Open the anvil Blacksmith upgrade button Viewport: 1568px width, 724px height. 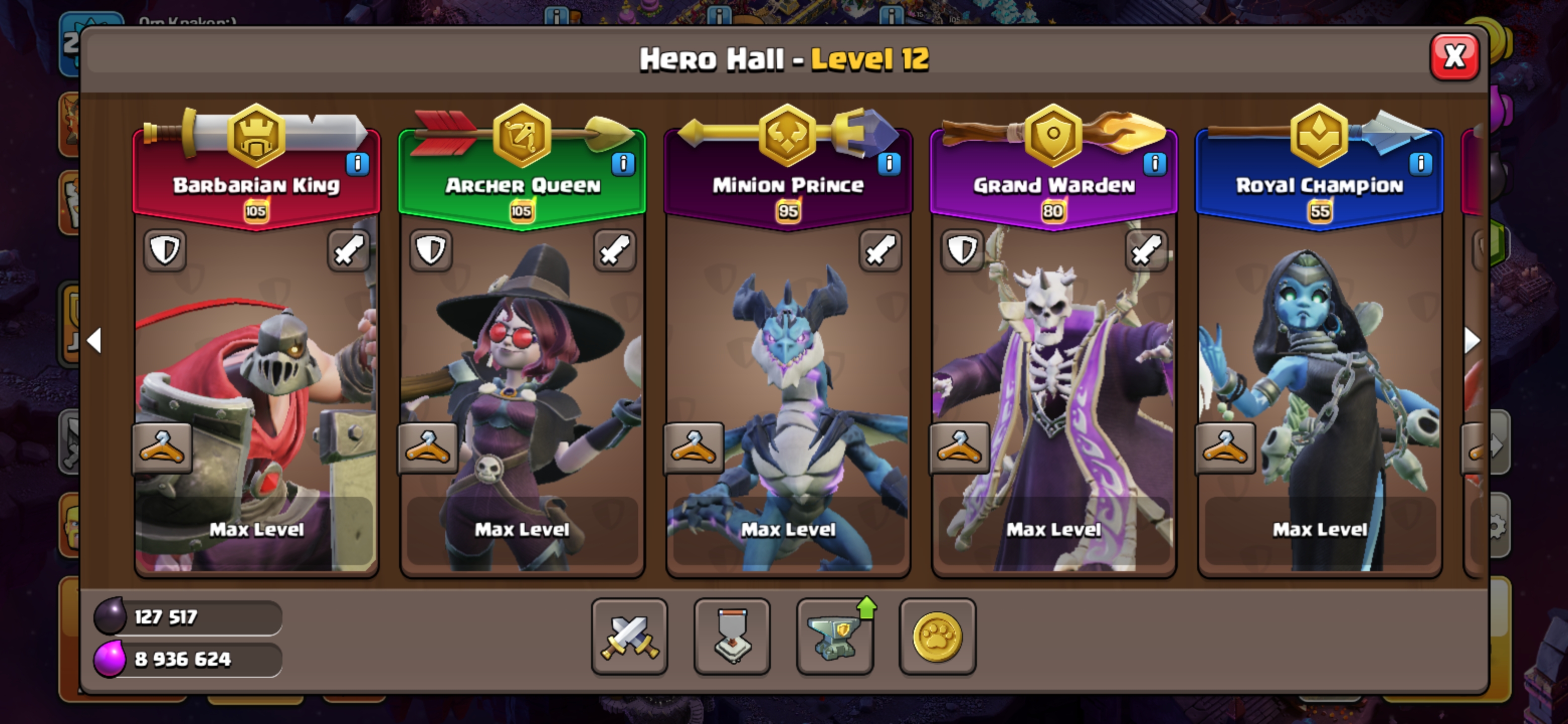(835, 637)
